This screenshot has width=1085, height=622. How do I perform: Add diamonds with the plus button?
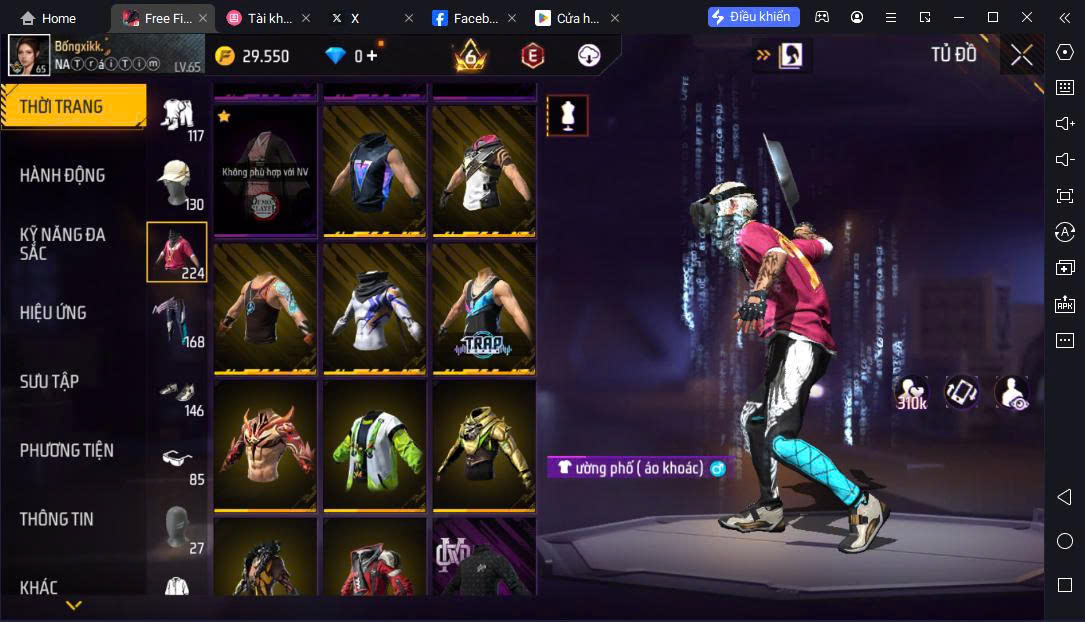[372, 56]
